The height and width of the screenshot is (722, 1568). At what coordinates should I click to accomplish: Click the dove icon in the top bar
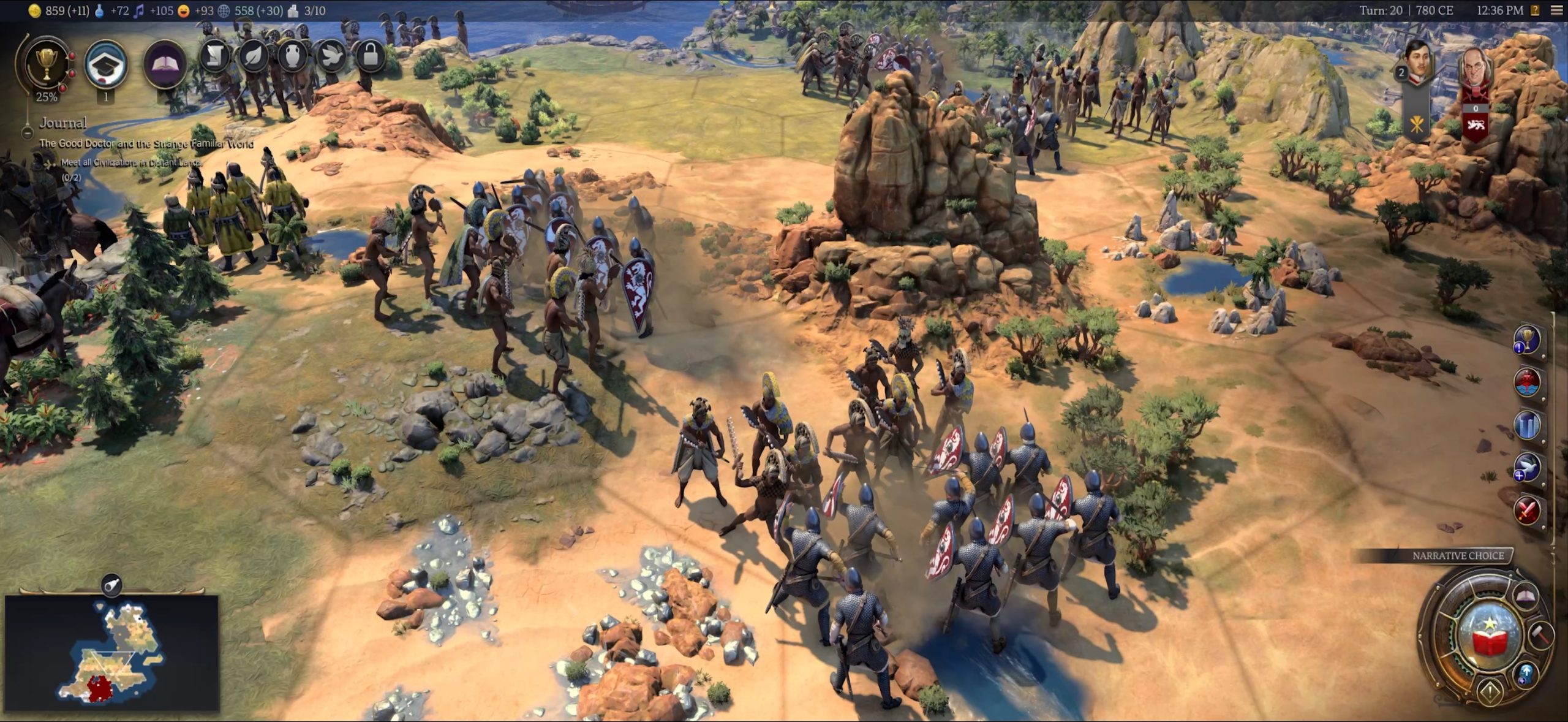[331, 57]
